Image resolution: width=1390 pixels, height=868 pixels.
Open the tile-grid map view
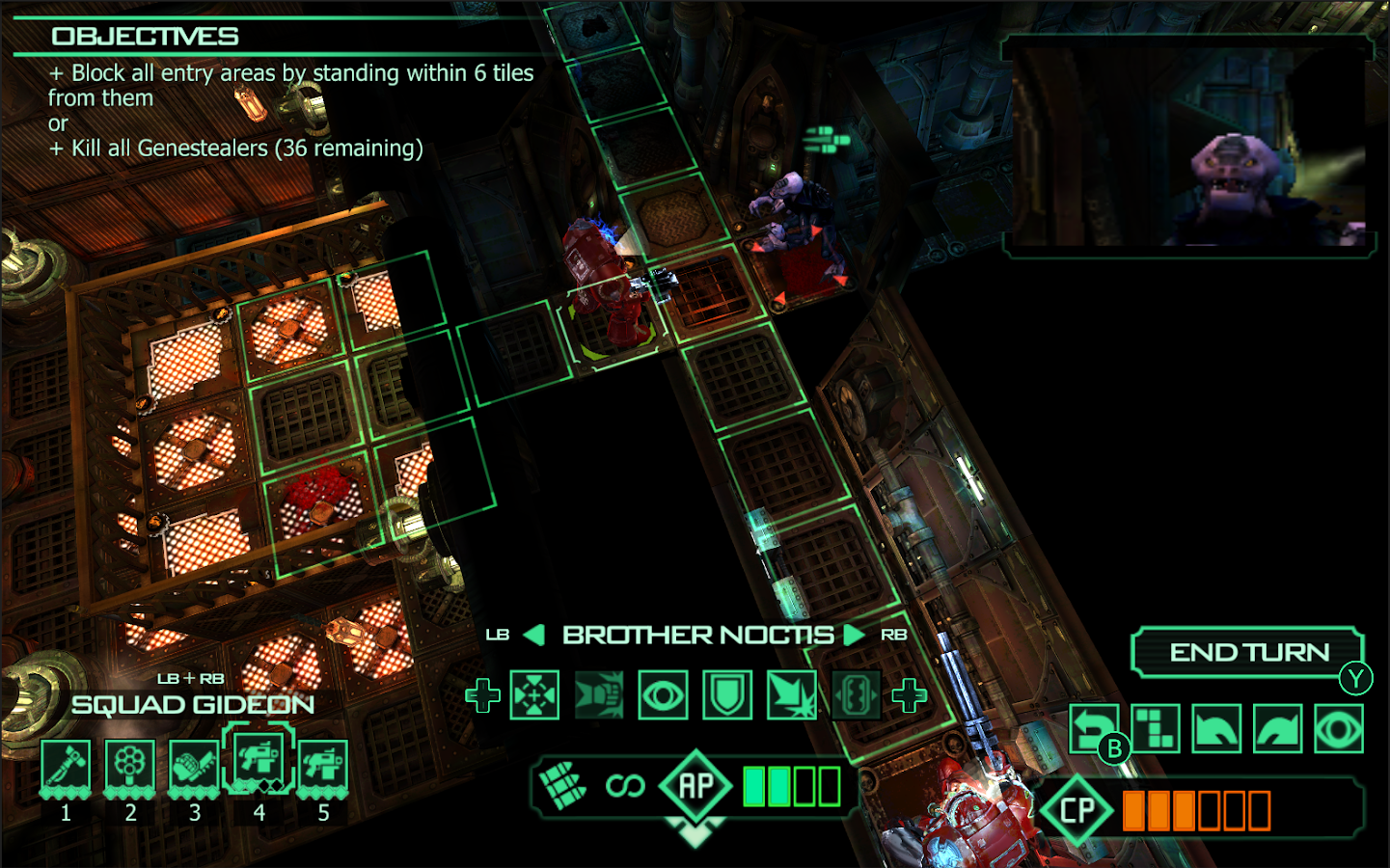[1155, 728]
